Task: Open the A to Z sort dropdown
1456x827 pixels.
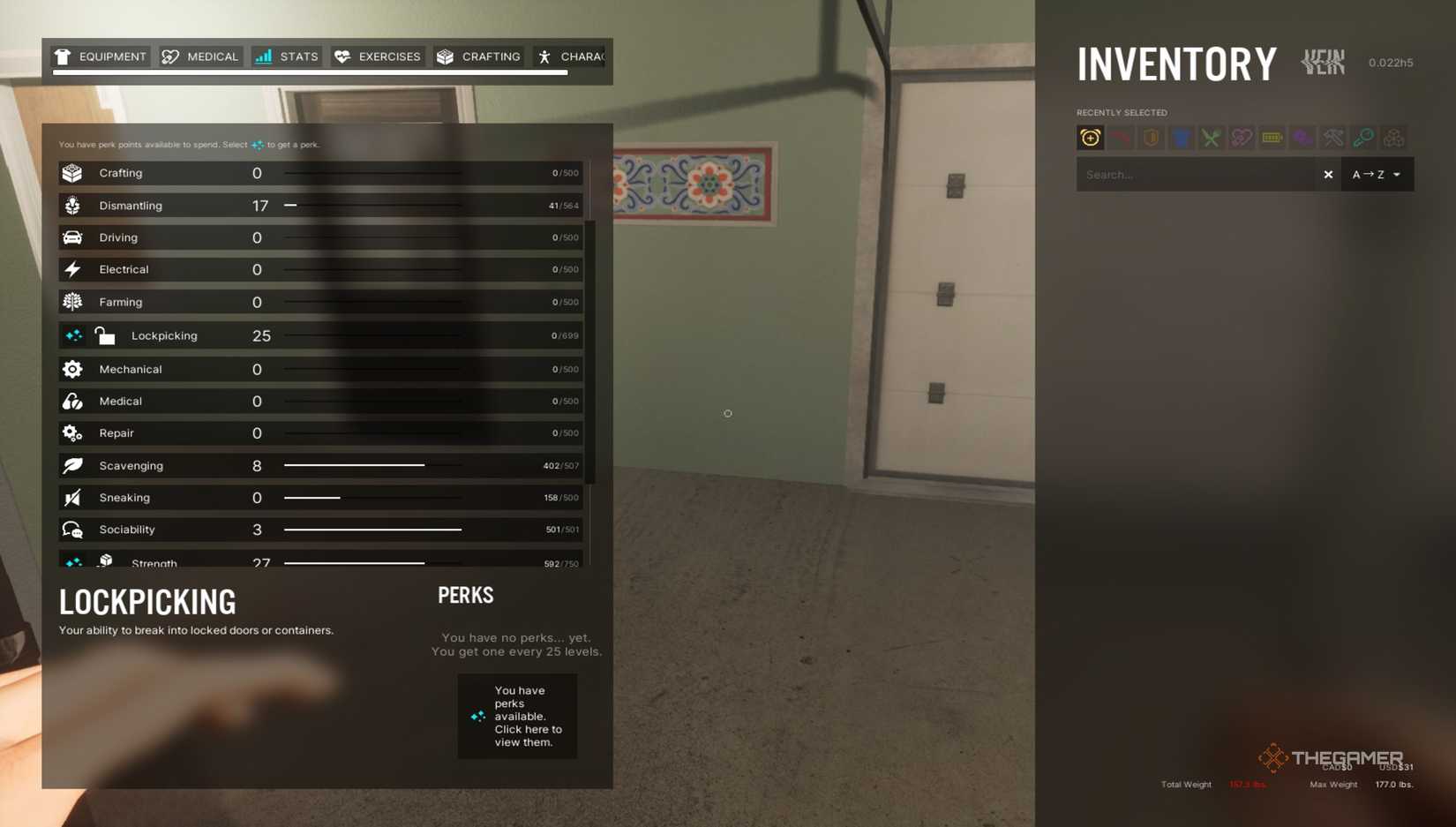Action: coord(1375,174)
